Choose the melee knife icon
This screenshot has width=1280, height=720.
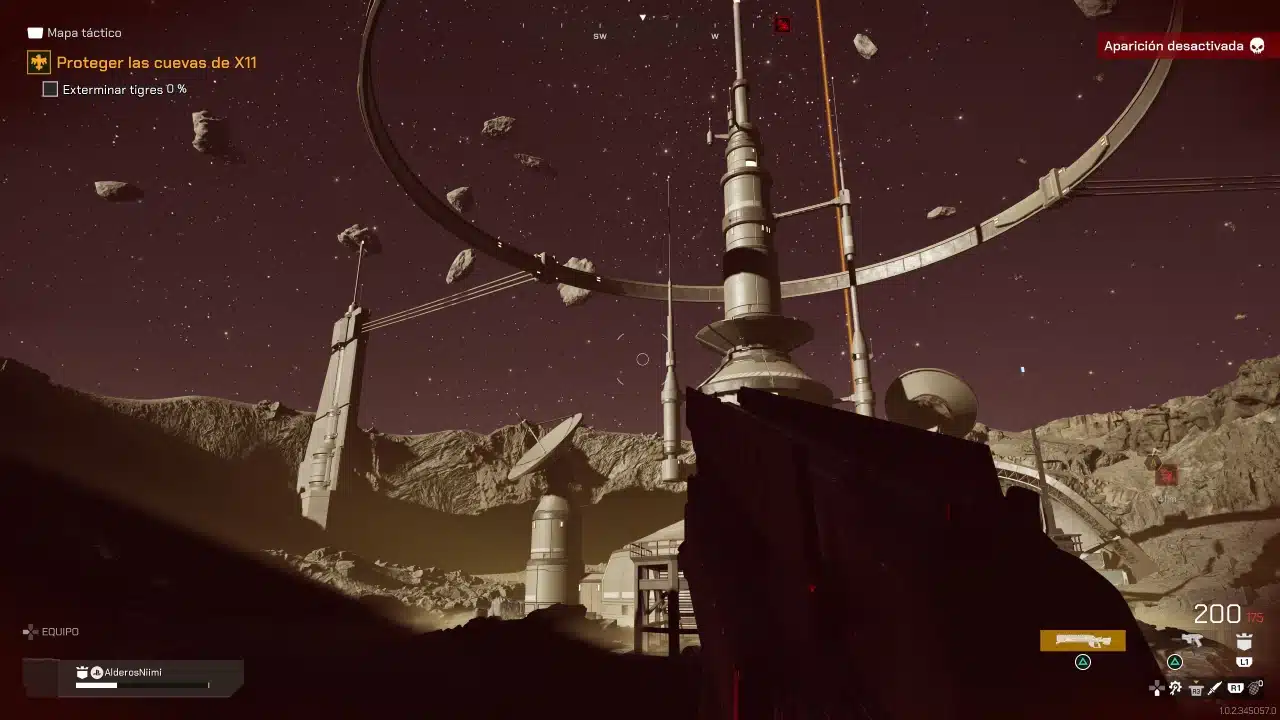coord(1215,688)
